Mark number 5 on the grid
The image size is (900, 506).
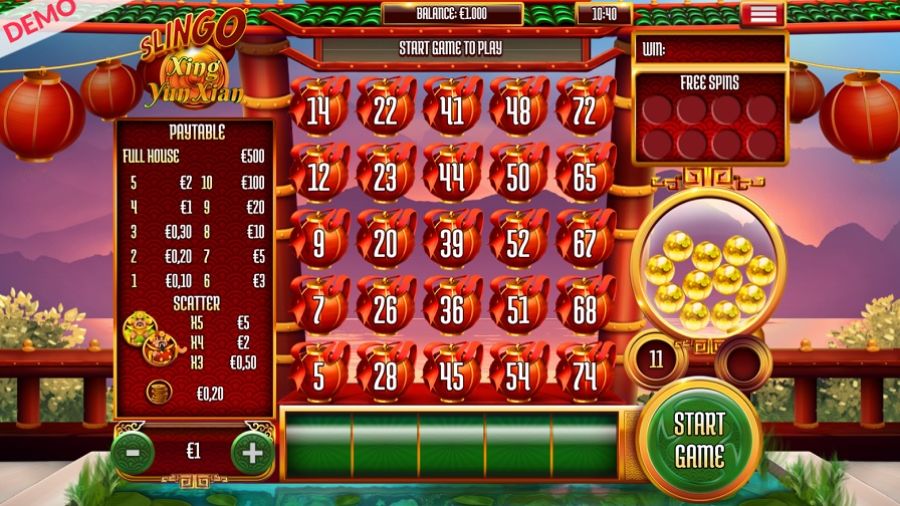319,376
